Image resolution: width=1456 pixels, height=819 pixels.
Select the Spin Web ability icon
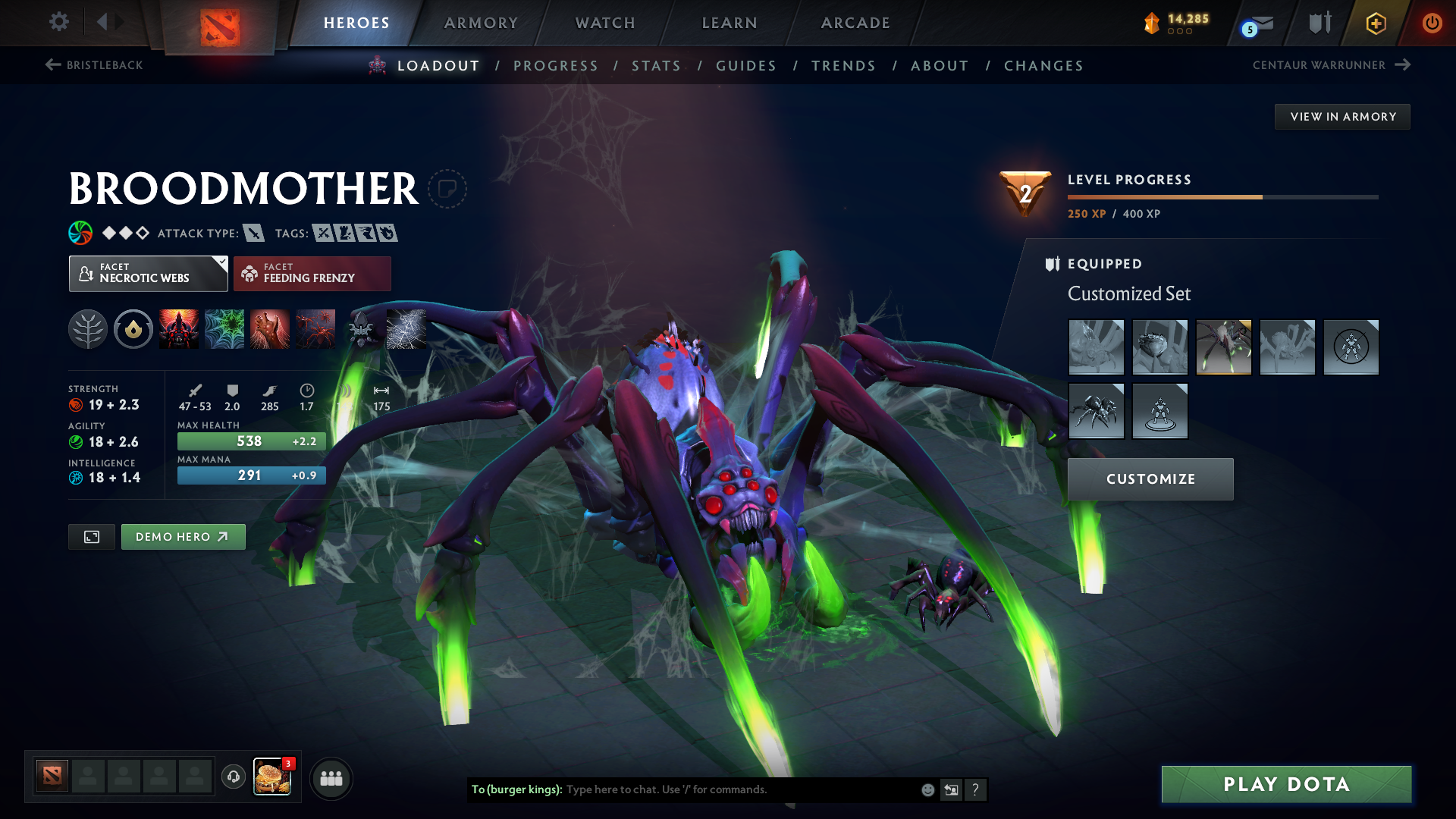[x=224, y=329]
